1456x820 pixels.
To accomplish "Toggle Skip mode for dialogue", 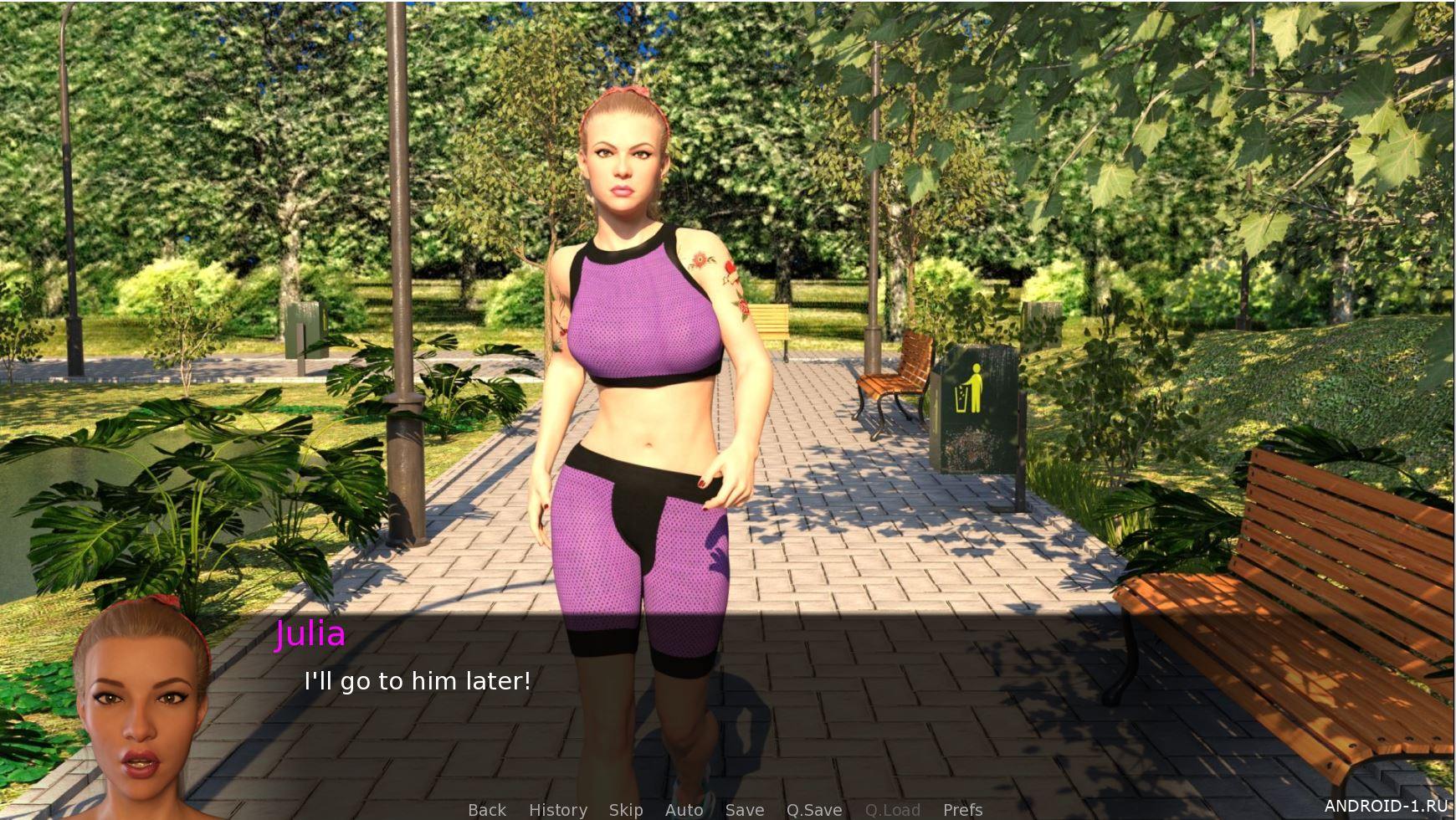I will point(626,809).
